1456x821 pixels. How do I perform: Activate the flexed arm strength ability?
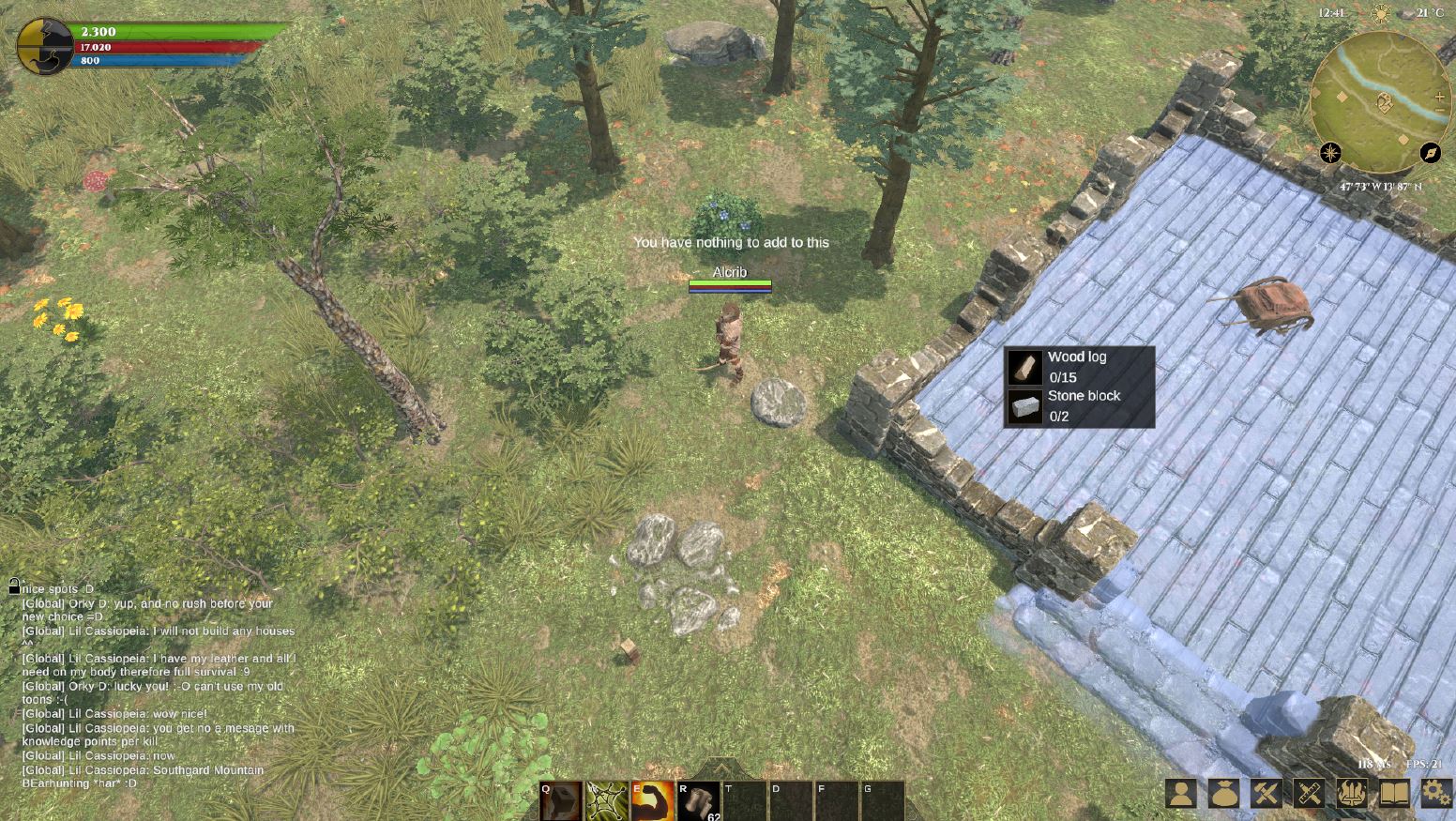tap(653, 801)
